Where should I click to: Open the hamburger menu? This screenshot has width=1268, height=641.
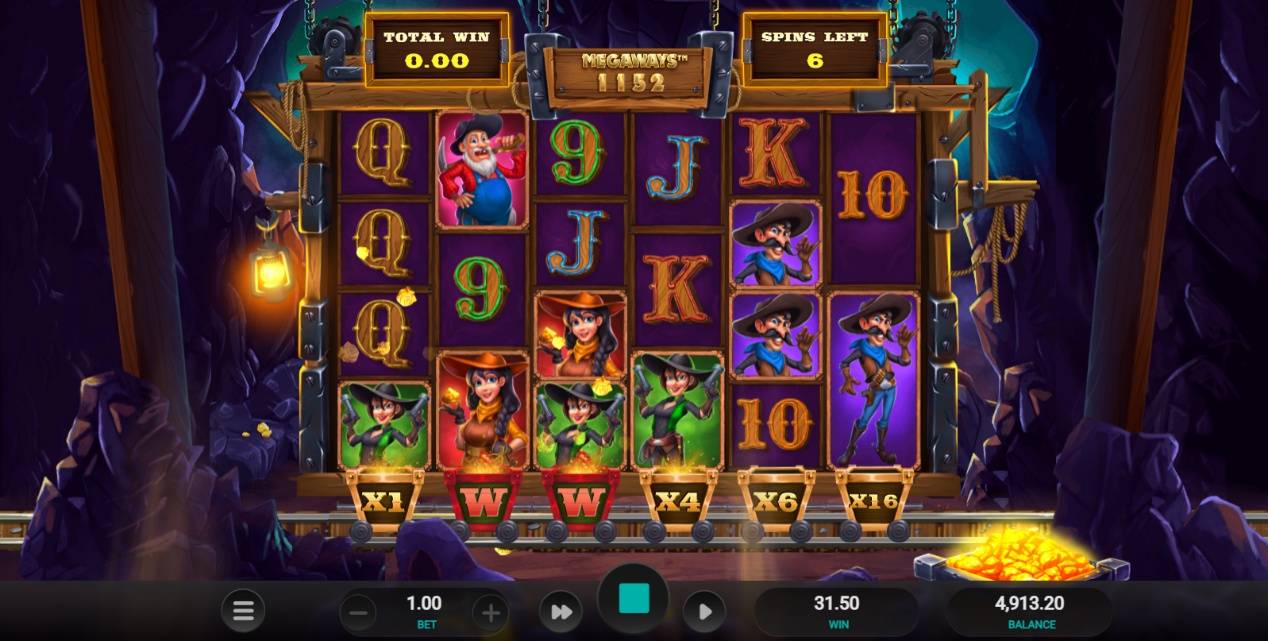242,610
